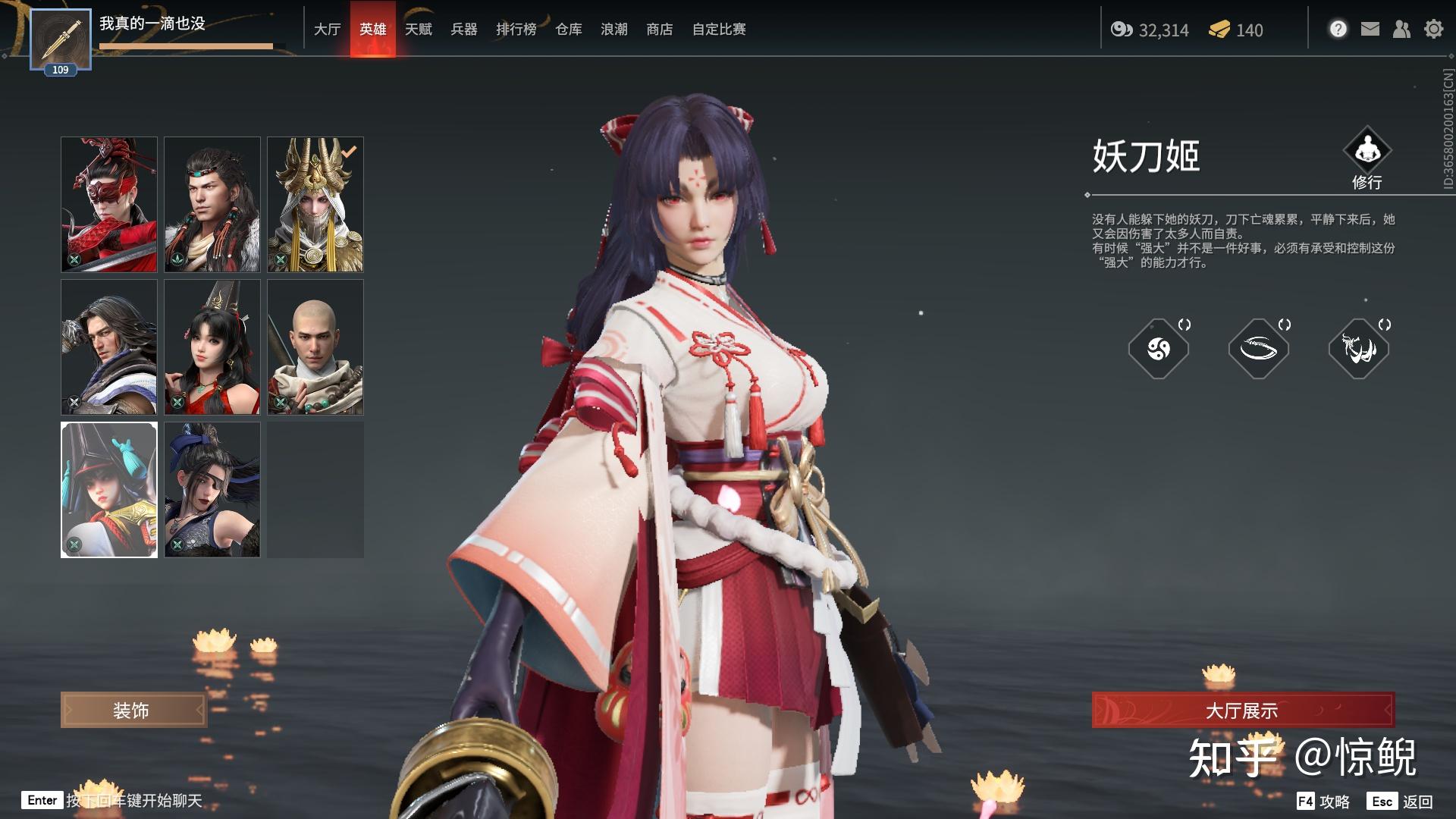Set hero with 大厅展示 button

(x=1242, y=711)
